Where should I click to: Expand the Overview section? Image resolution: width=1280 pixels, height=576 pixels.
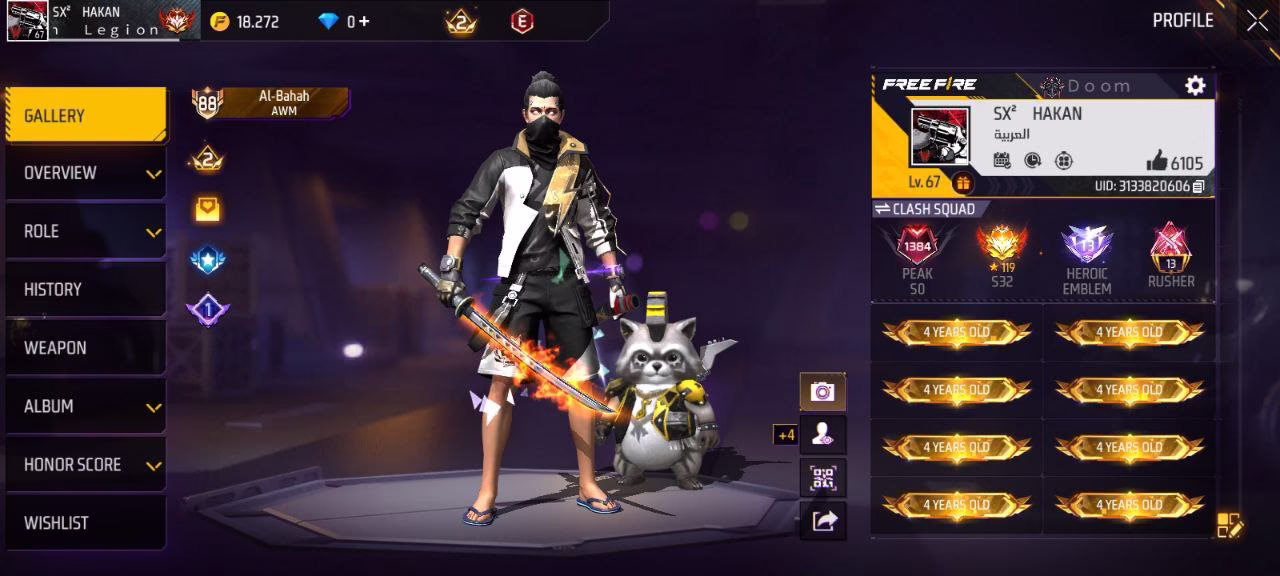86,173
